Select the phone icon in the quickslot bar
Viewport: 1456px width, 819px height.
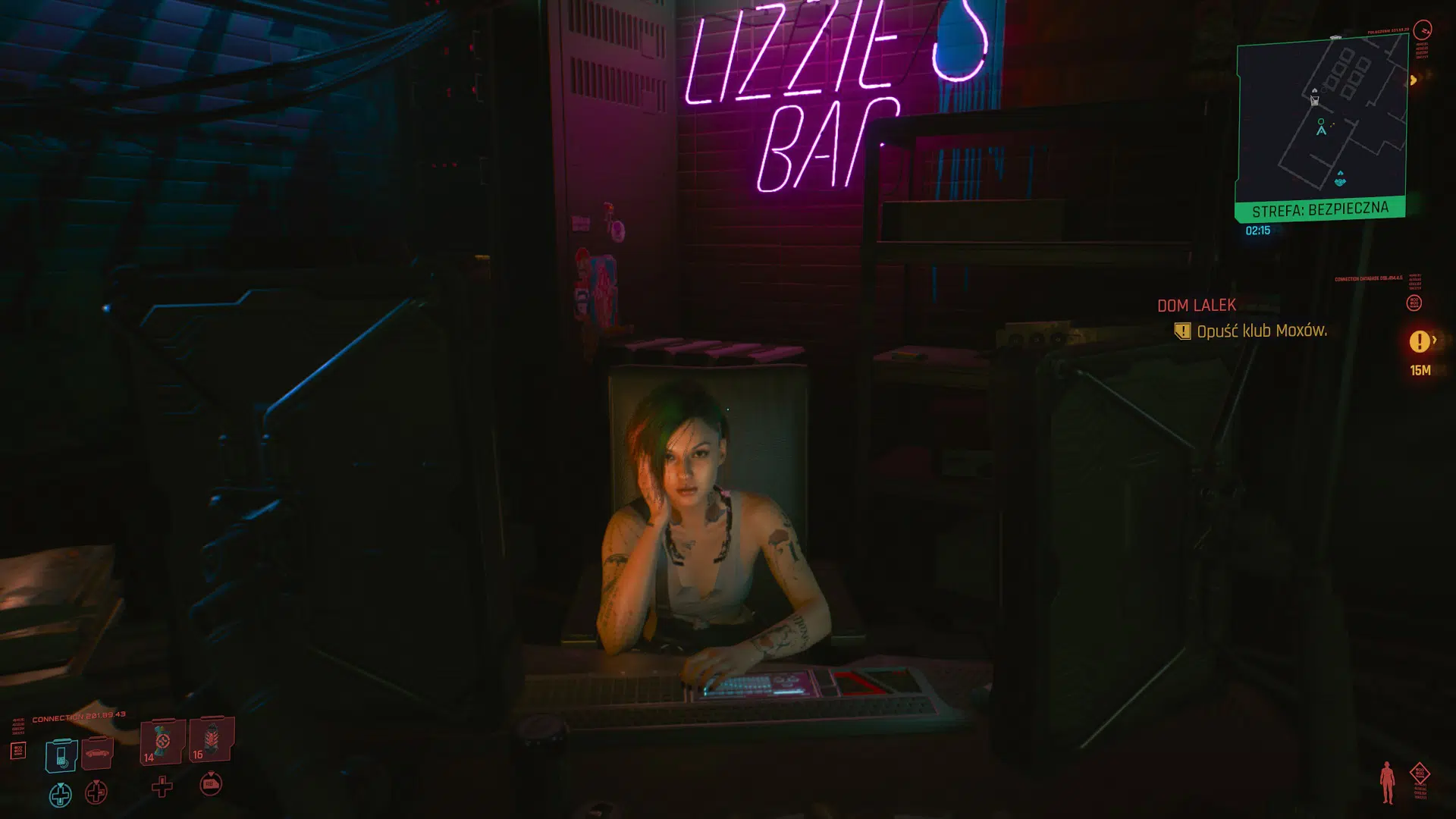coord(61,756)
